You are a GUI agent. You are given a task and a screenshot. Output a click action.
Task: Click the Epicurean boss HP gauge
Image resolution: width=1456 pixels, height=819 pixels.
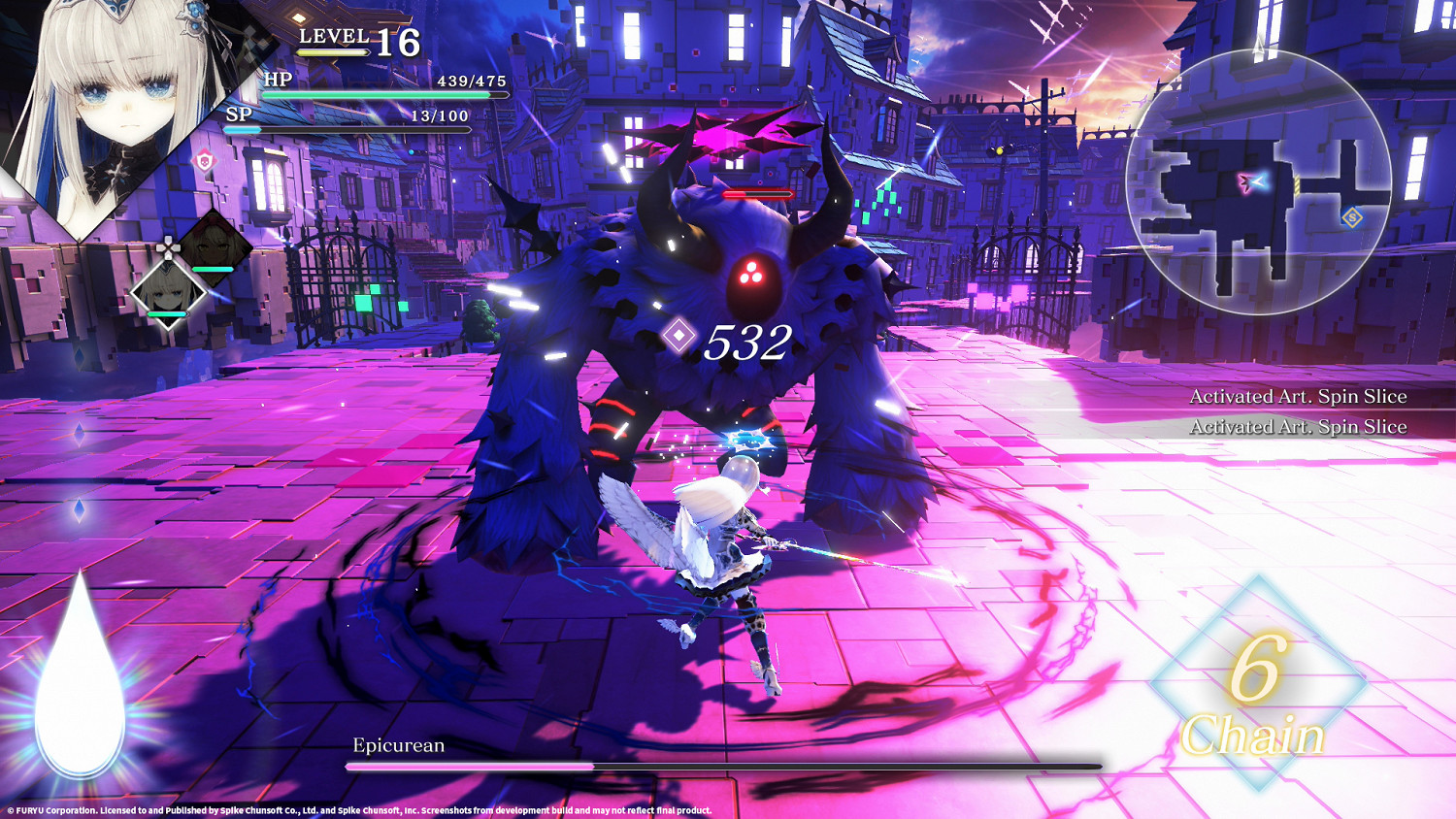(x=728, y=766)
